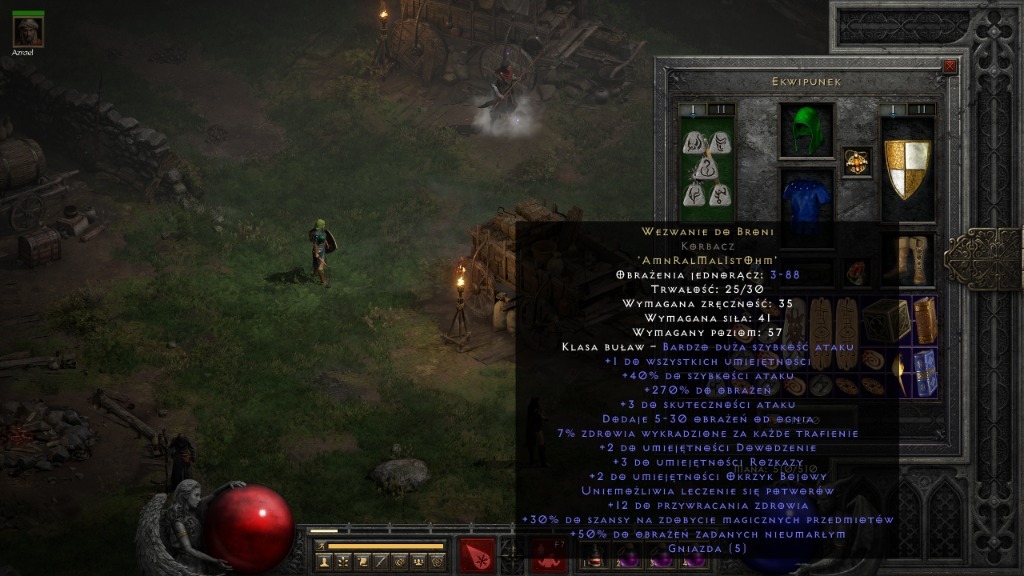Open the character sheet from the mini menu

(x=325, y=562)
